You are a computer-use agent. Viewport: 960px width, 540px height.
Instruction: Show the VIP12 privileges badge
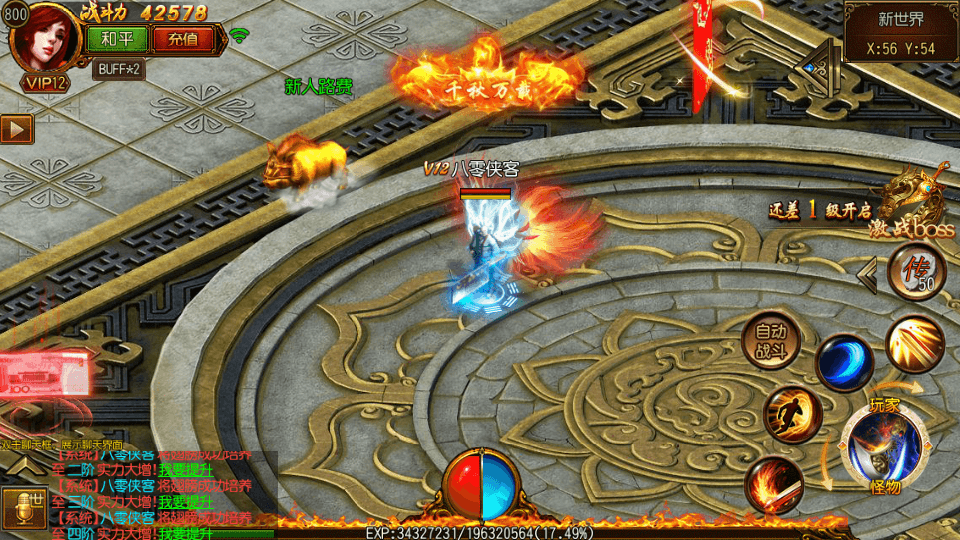[x=46, y=83]
